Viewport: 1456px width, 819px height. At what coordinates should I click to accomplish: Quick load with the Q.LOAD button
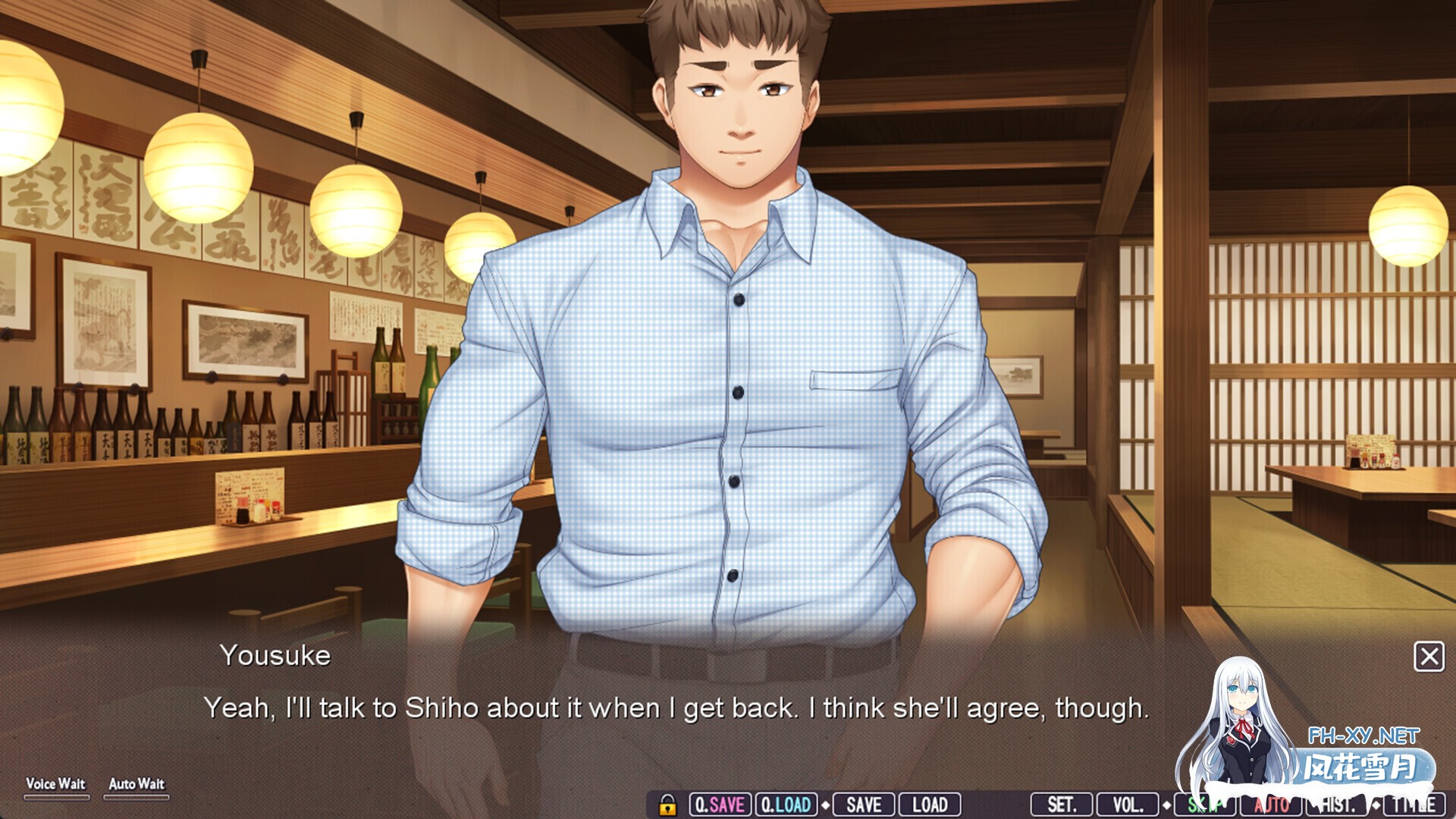786,805
